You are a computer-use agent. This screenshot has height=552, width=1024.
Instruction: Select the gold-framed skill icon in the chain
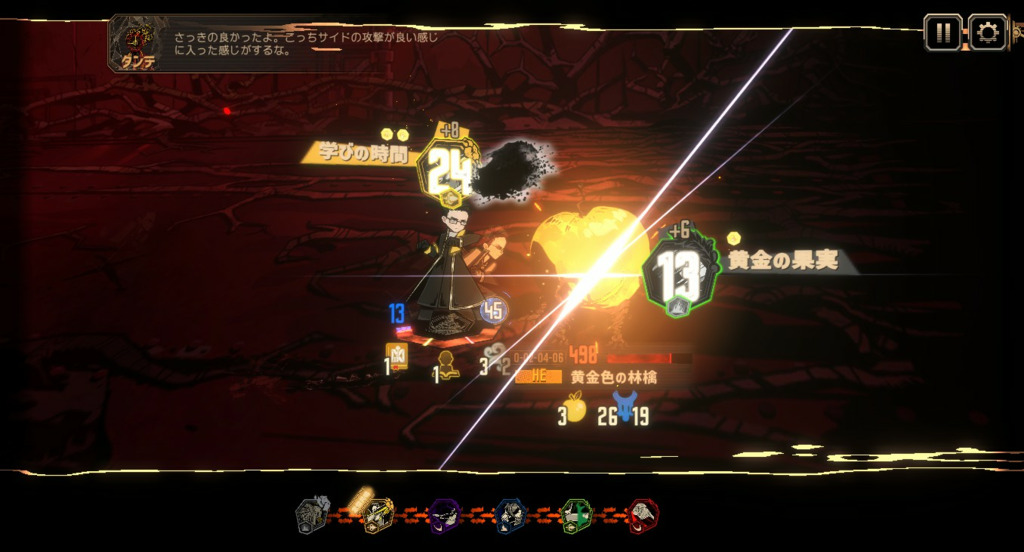click(377, 516)
